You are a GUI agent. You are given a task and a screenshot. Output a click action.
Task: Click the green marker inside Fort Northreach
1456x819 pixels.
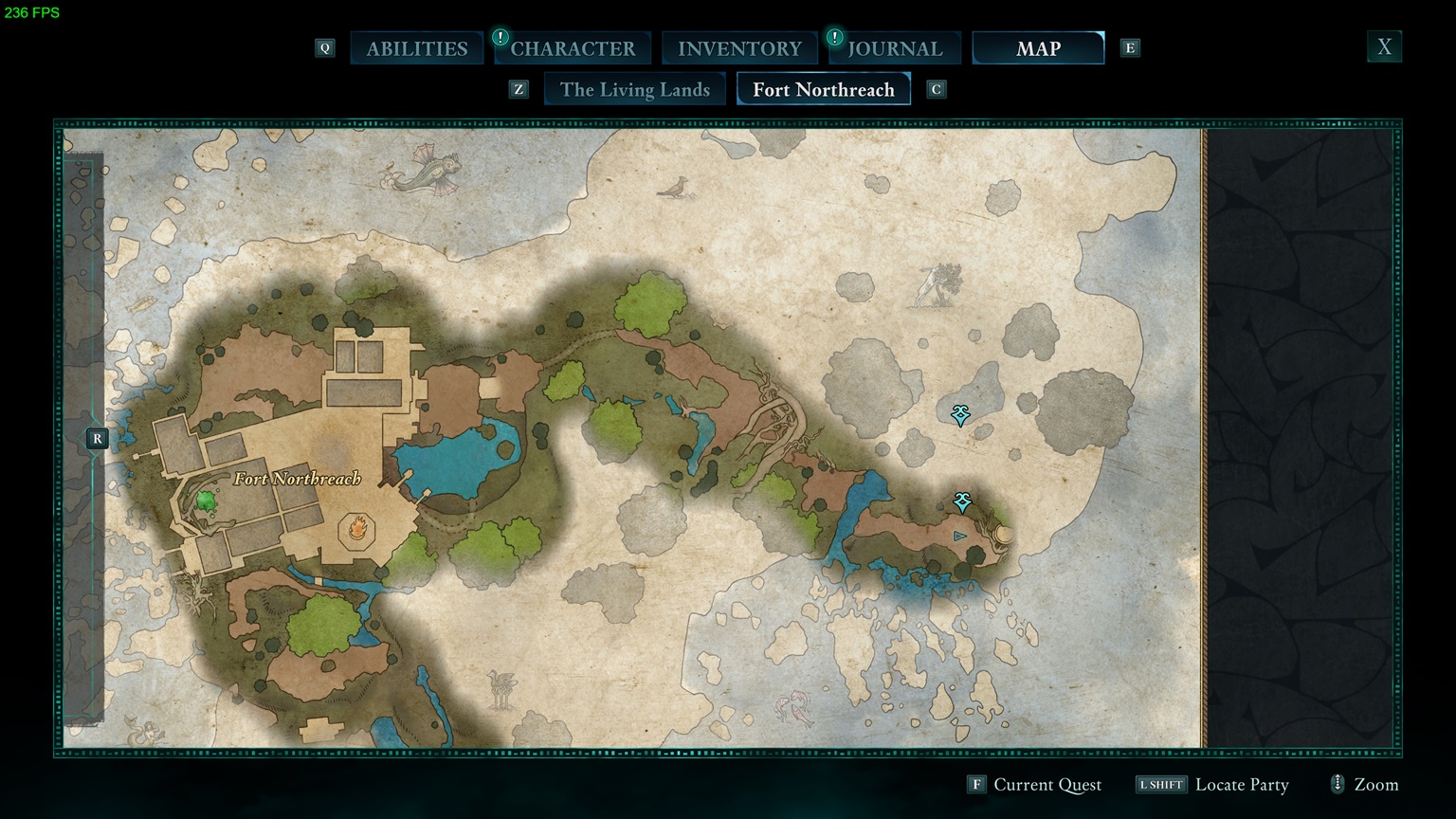pyautogui.click(x=206, y=500)
